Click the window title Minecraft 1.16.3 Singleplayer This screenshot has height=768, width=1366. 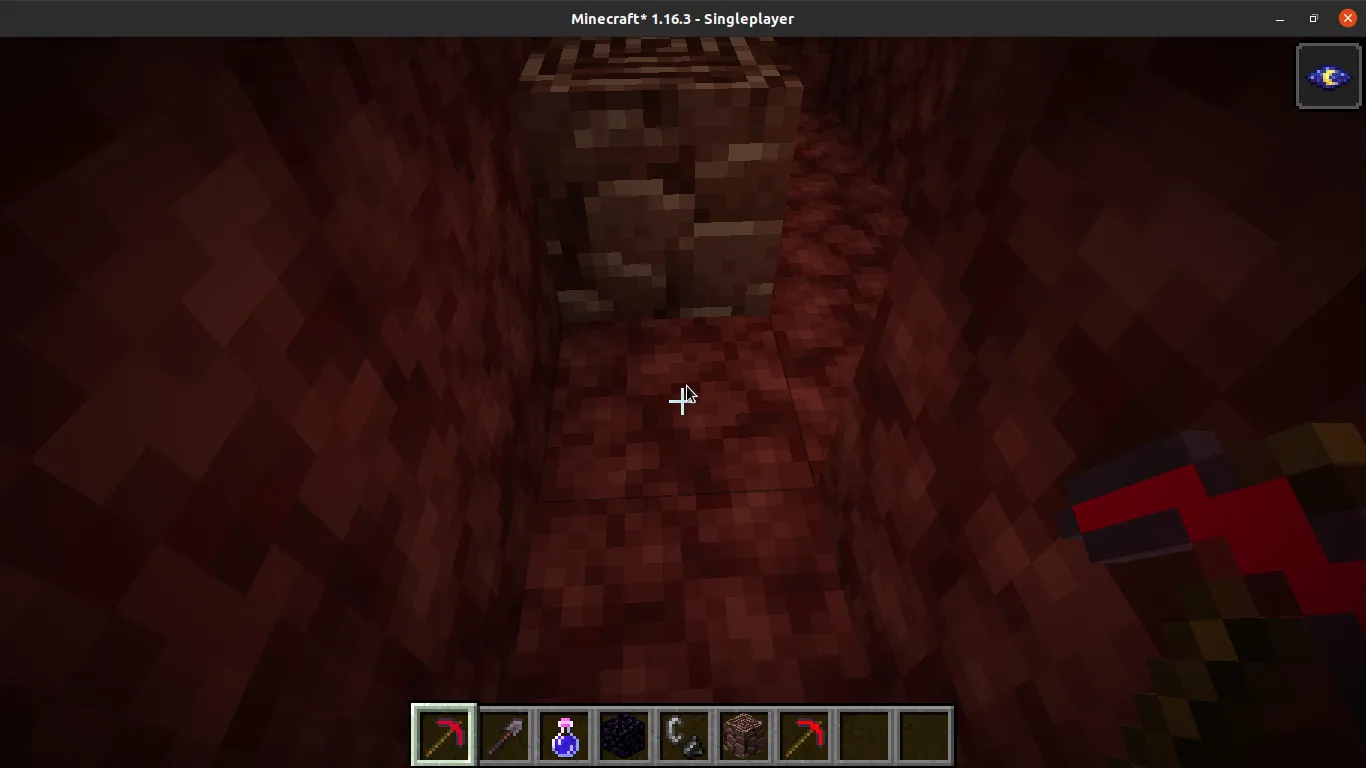click(683, 18)
